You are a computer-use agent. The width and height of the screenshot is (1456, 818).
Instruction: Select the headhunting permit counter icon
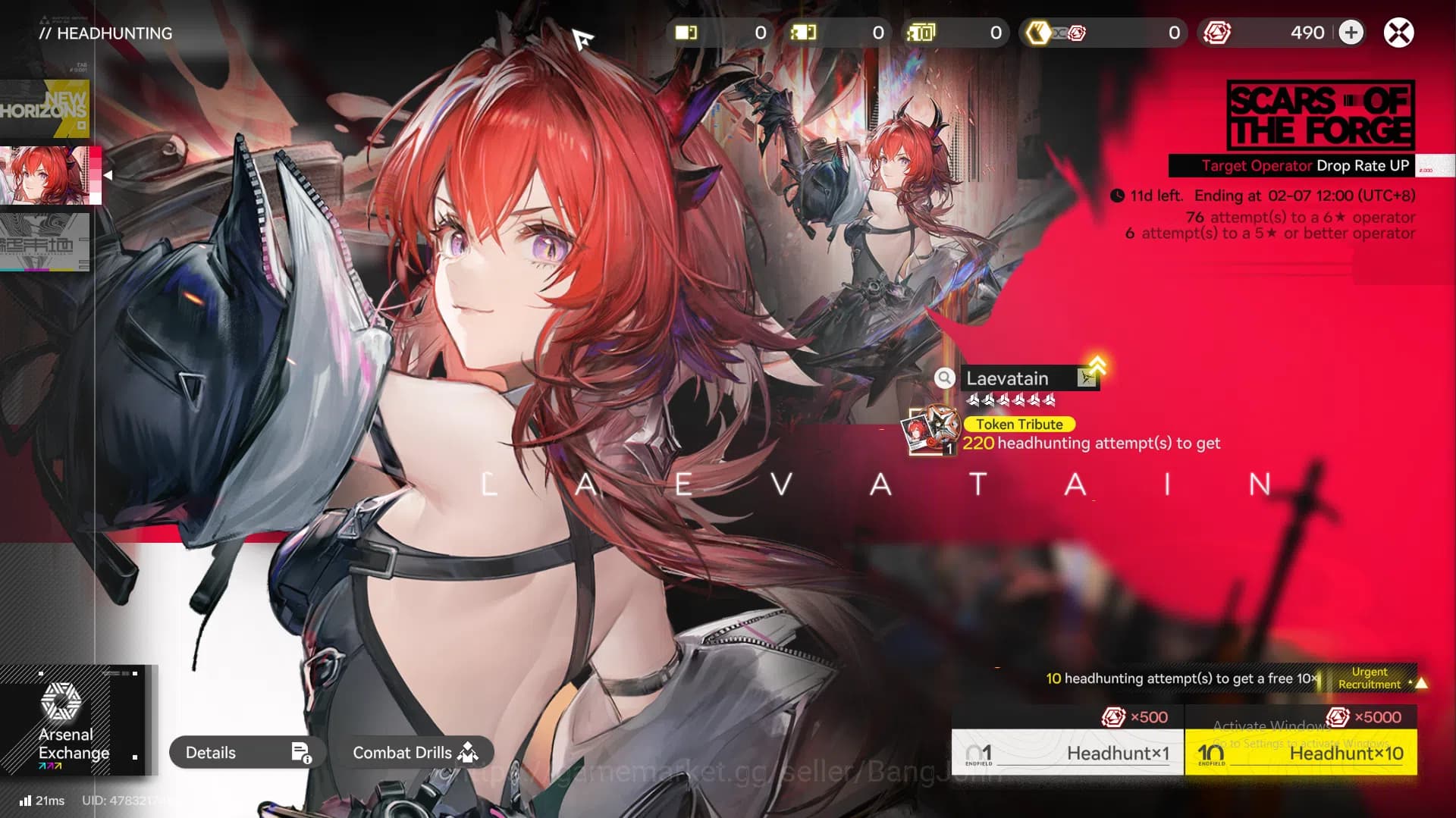[x=686, y=32]
